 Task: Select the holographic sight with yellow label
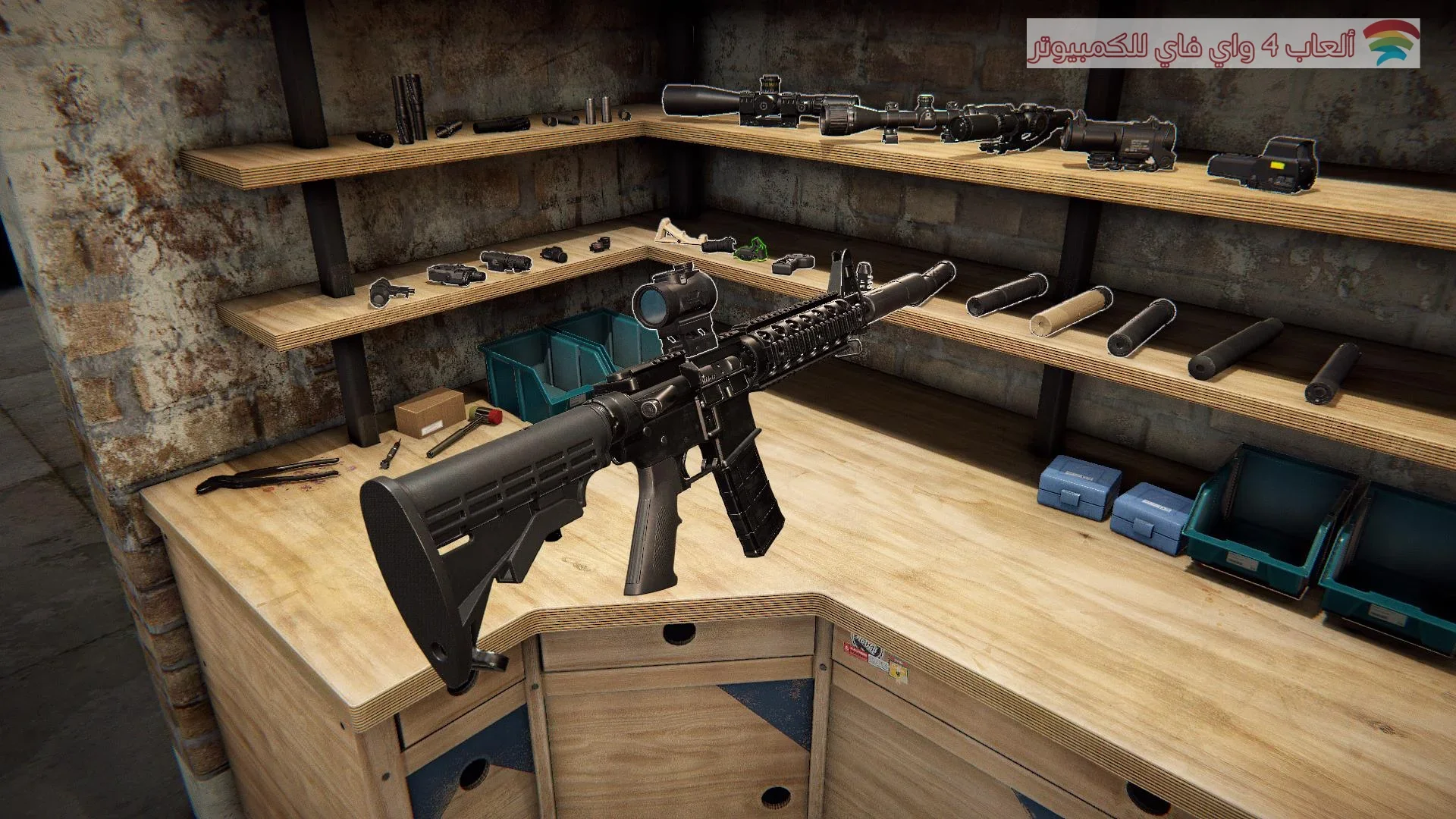pyautogui.click(x=1263, y=162)
